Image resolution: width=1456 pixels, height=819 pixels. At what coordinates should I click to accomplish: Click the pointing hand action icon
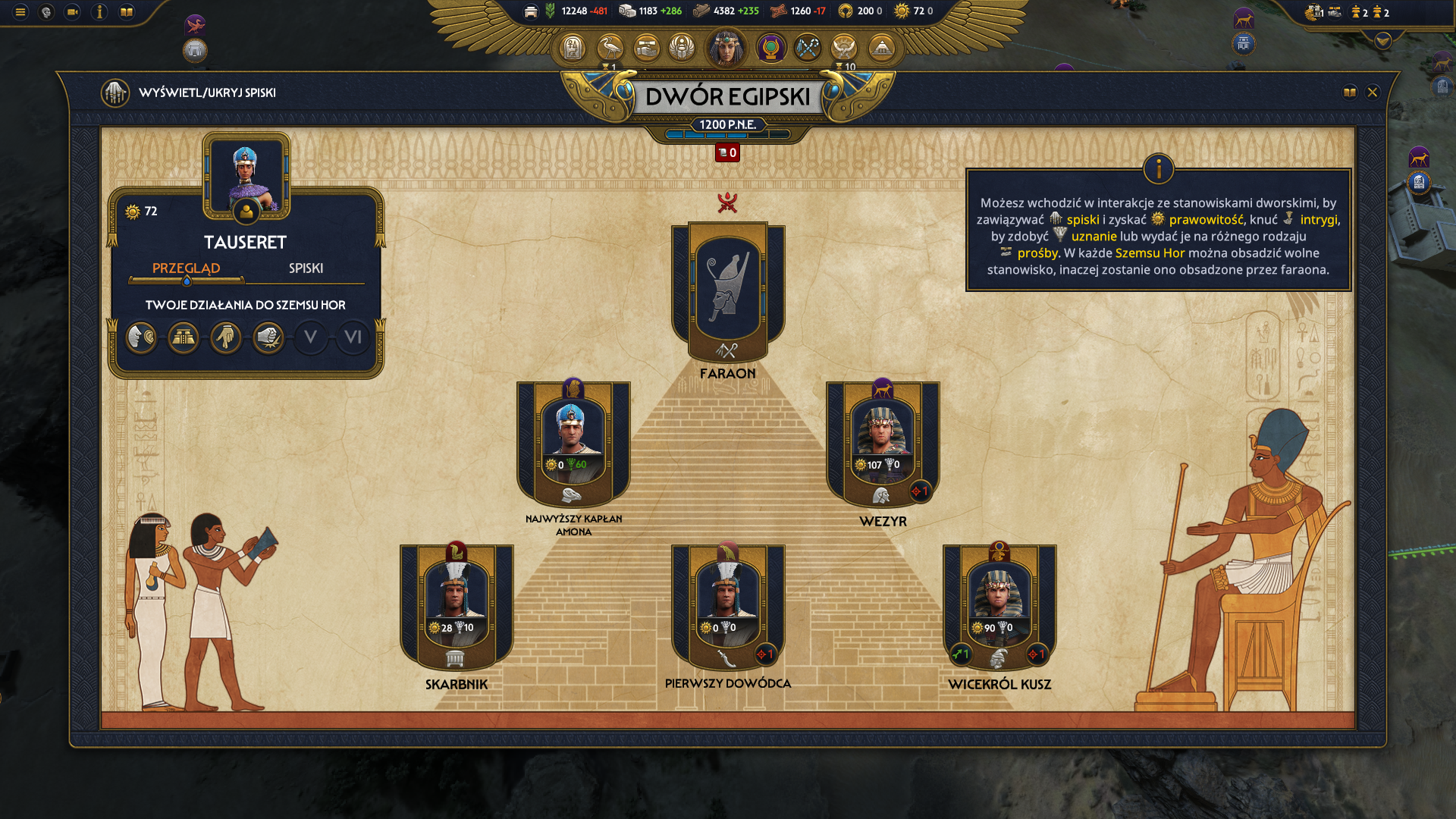(x=226, y=337)
